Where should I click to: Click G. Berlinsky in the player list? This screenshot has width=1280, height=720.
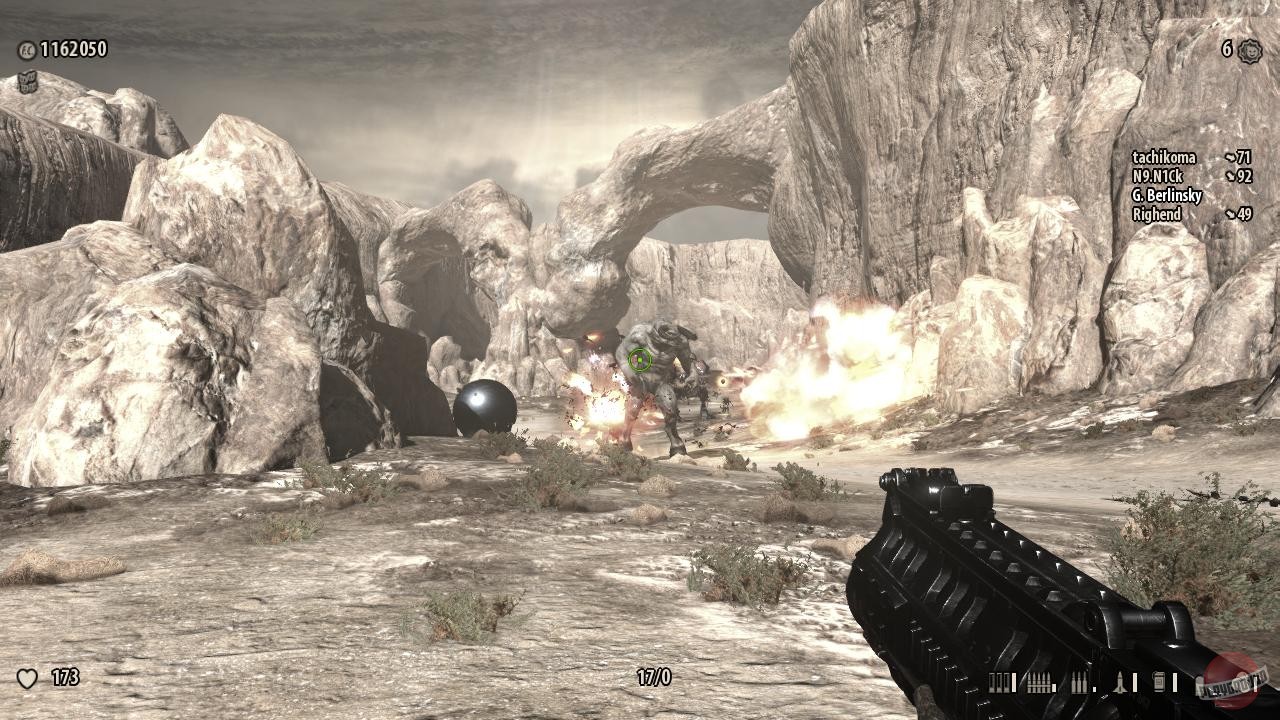coord(1167,196)
